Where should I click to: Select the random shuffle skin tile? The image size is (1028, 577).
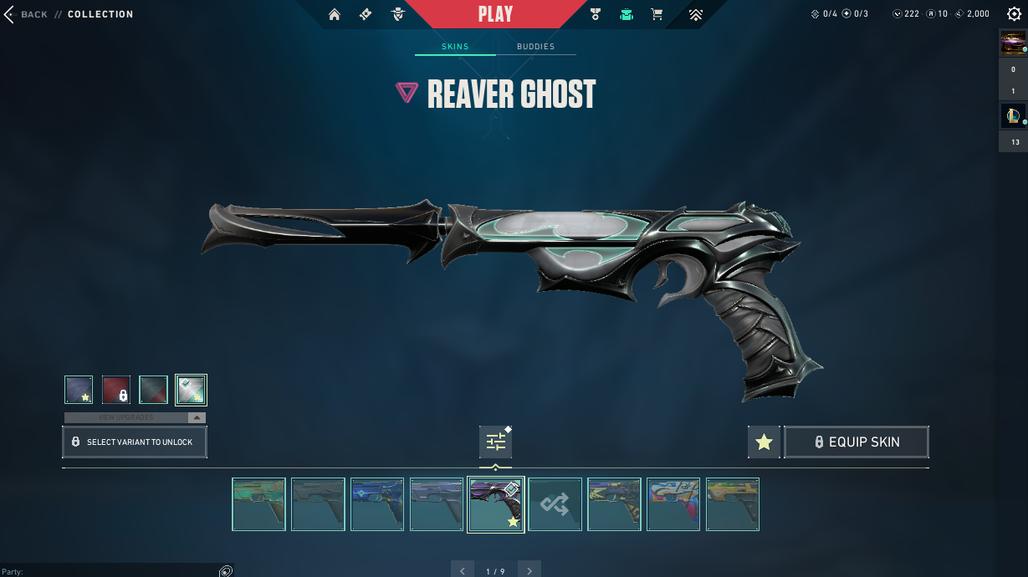tap(555, 504)
